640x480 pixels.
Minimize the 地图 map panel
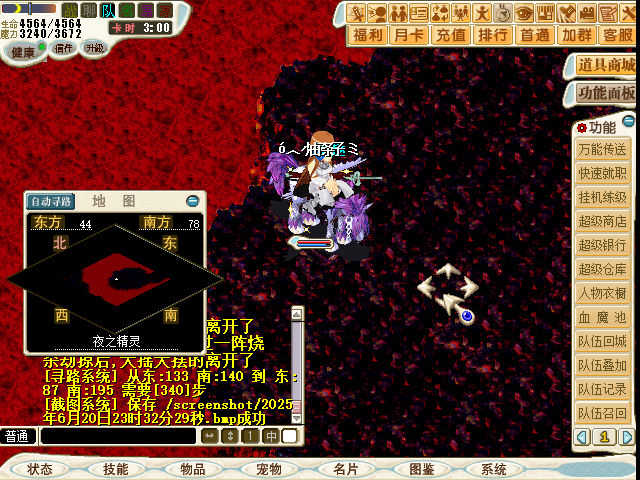(x=193, y=201)
